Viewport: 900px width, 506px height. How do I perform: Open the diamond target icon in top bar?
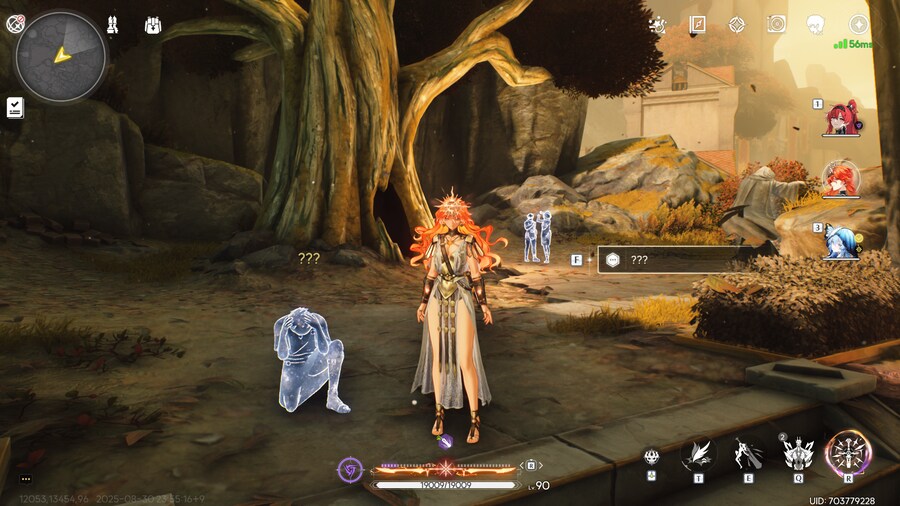pyautogui.click(x=736, y=25)
